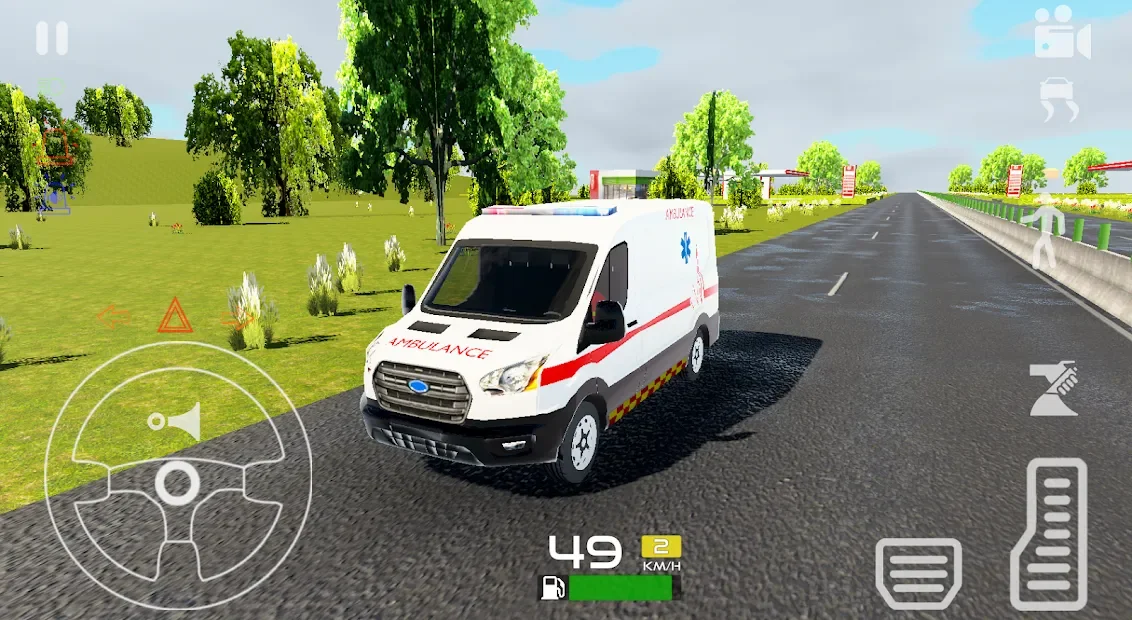Tap the brake pedal
The image size is (1132, 620).
[x=918, y=573]
